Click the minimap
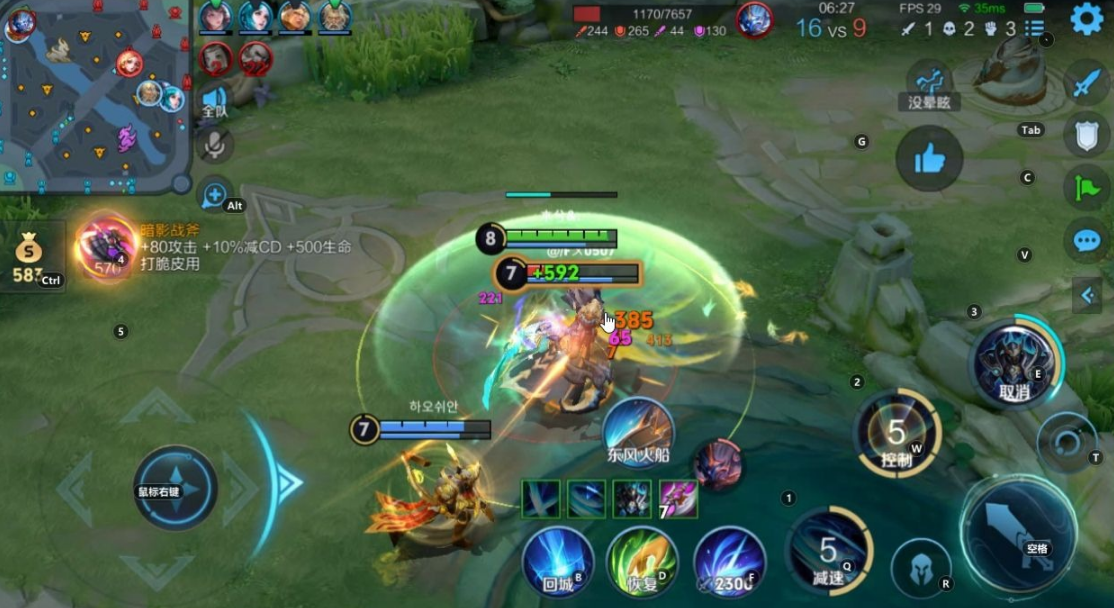 coord(95,95)
